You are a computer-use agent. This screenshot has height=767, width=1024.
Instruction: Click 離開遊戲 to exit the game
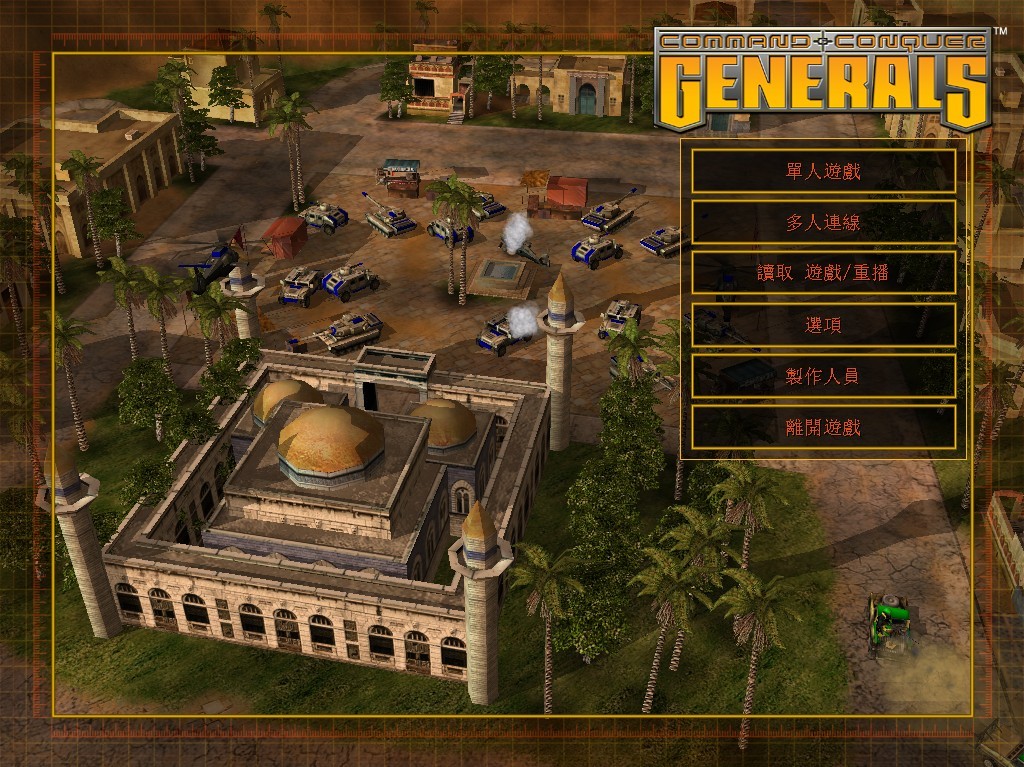[823, 428]
